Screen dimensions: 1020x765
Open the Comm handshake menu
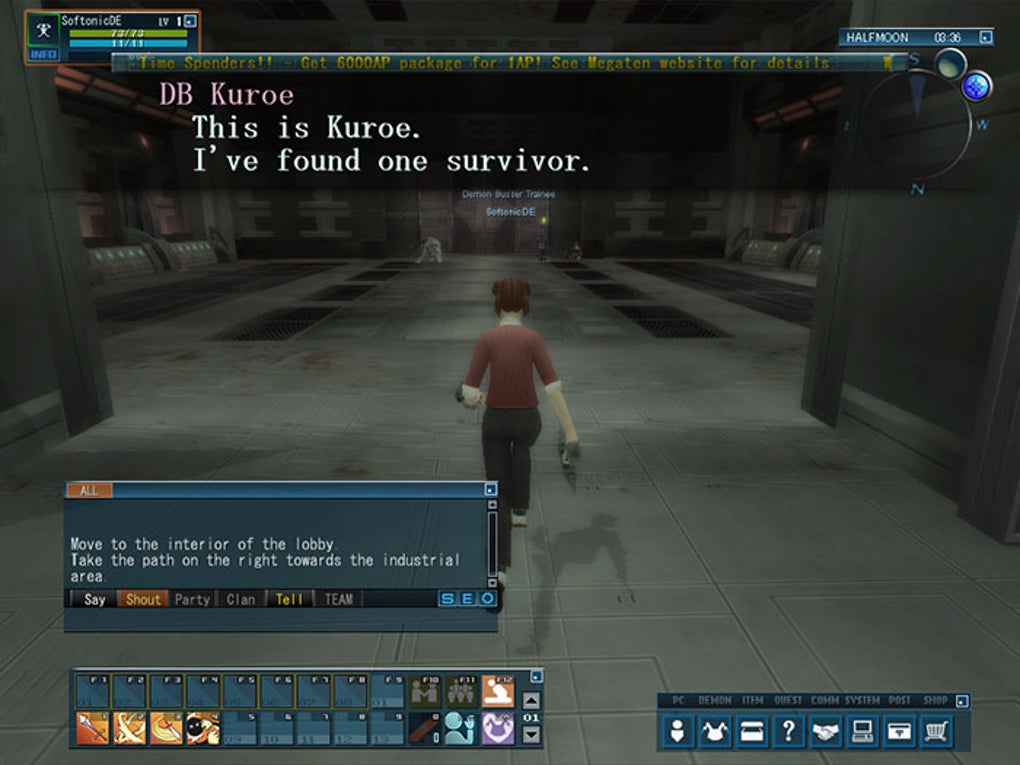pyautogui.click(x=824, y=732)
